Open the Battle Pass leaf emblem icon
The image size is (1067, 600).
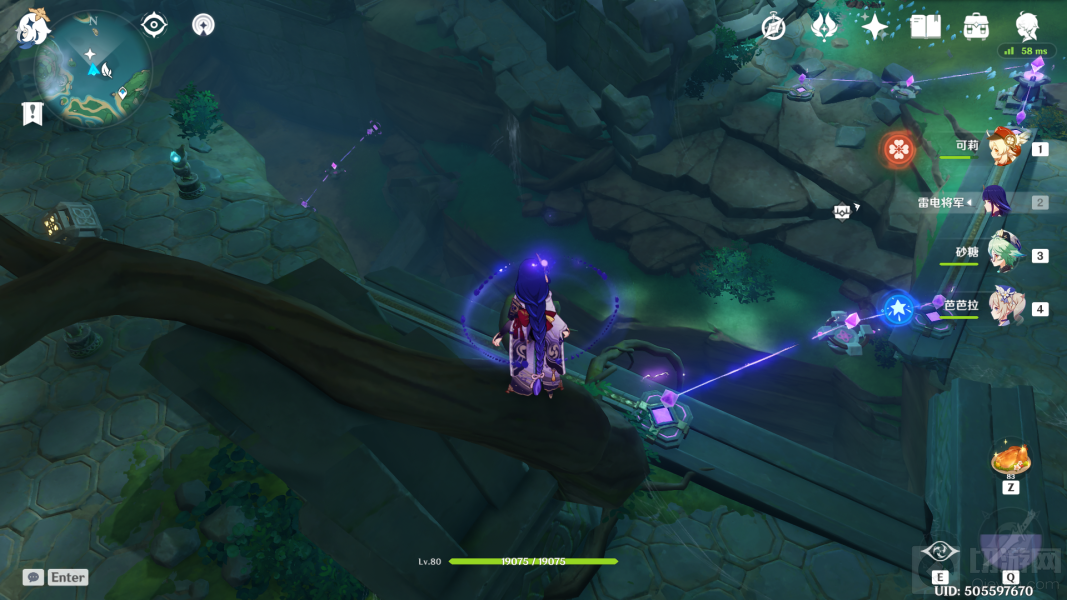coord(824,27)
